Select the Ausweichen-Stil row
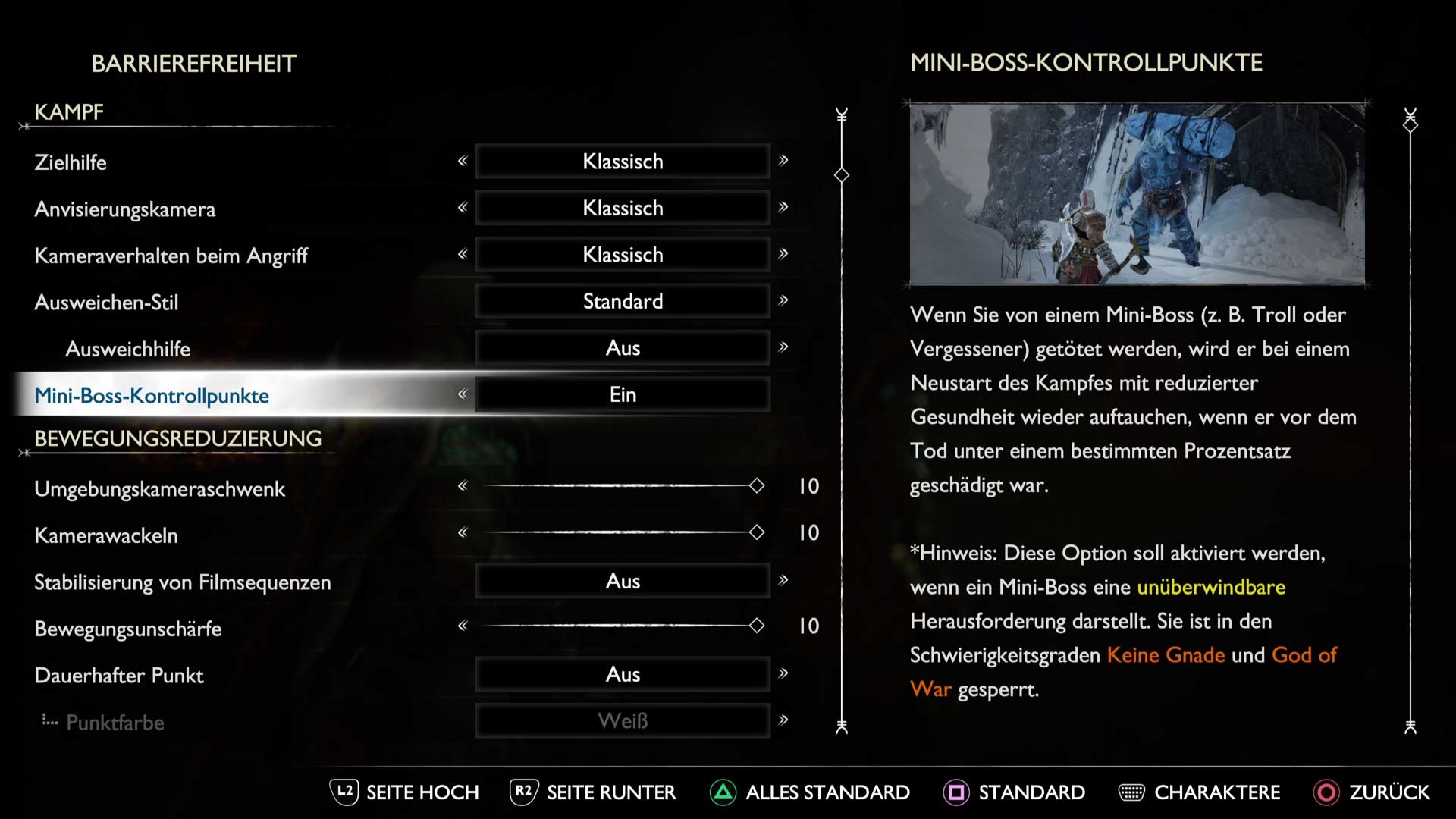 [106, 303]
